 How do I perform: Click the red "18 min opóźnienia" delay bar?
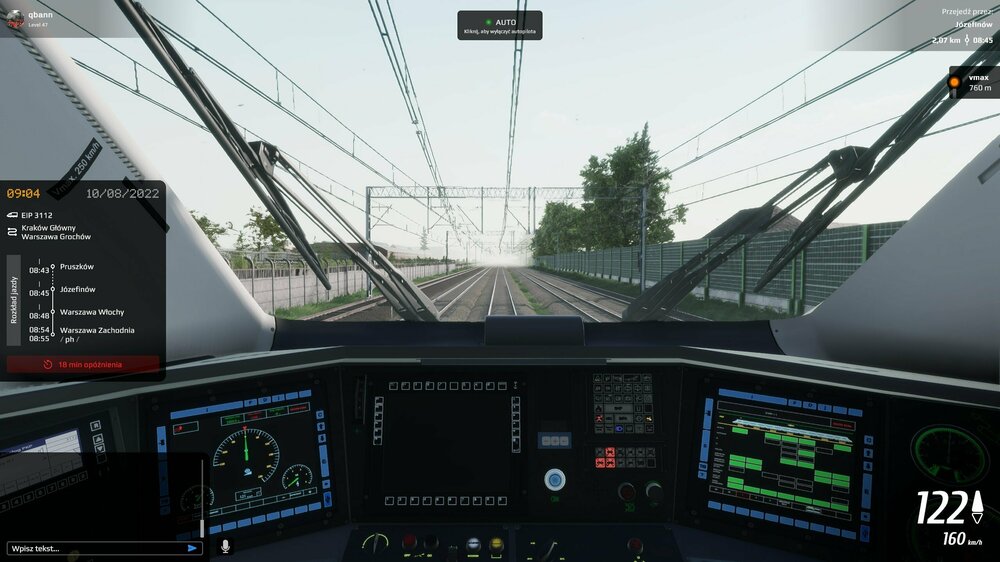(83, 364)
